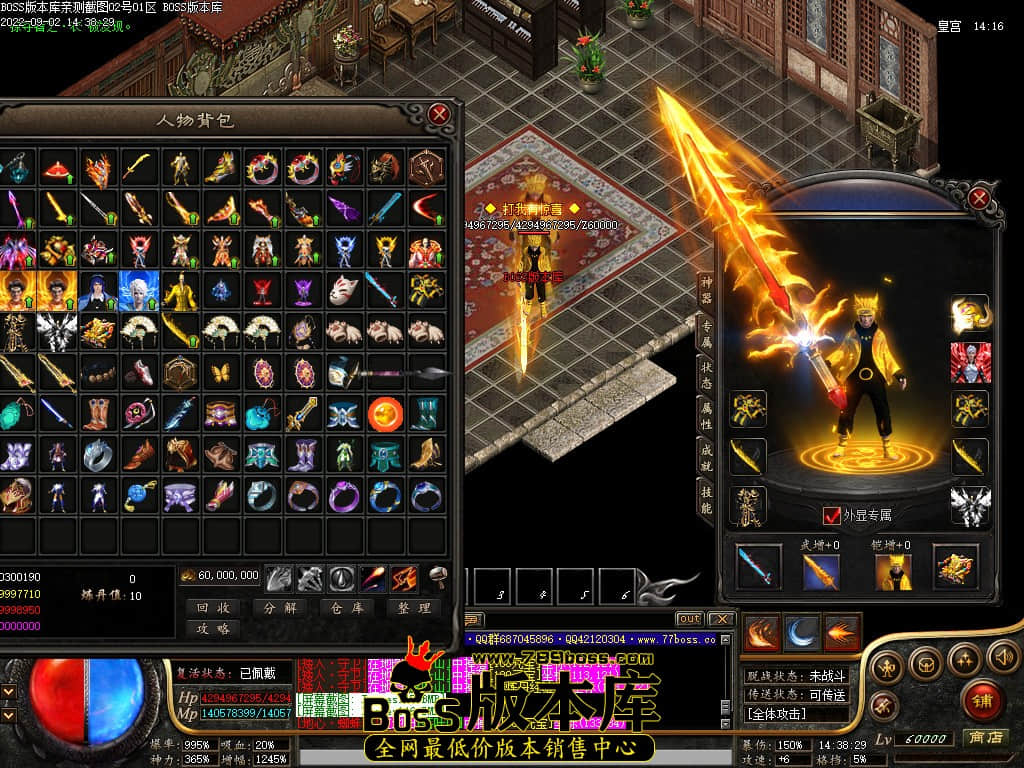Click the hammer icon in the backpack
The height and width of the screenshot is (768, 1024).
pyautogui.click(x=437, y=577)
